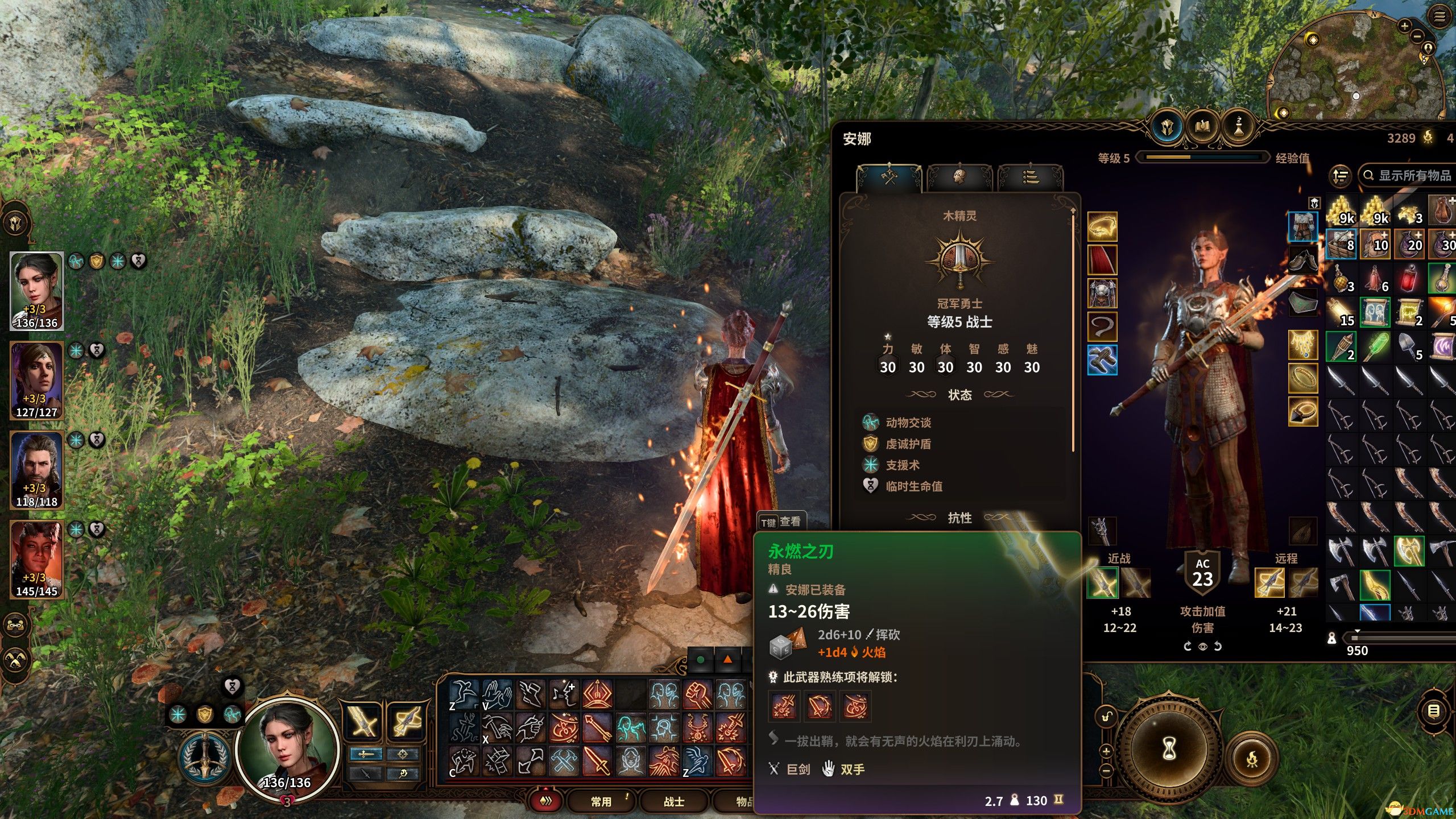
Task: Select the shovel item in the inventory
Action: tap(1409, 346)
